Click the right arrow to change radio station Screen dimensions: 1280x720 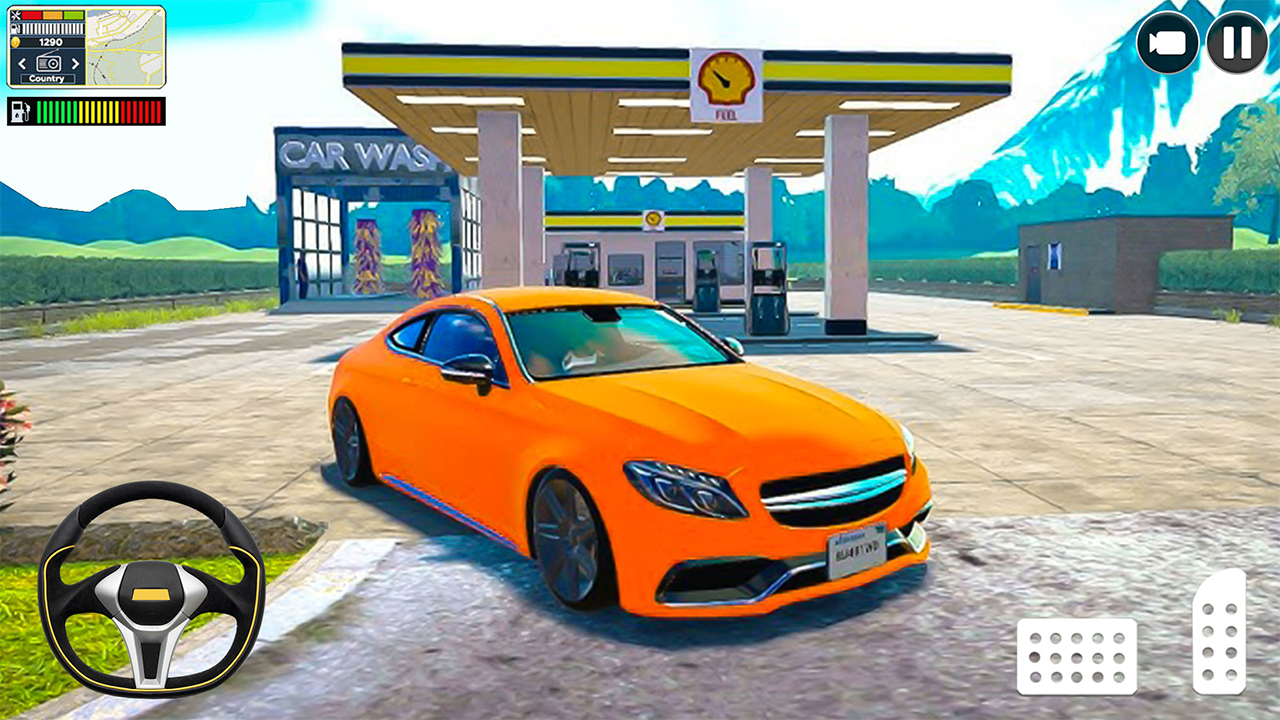[x=75, y=64]
